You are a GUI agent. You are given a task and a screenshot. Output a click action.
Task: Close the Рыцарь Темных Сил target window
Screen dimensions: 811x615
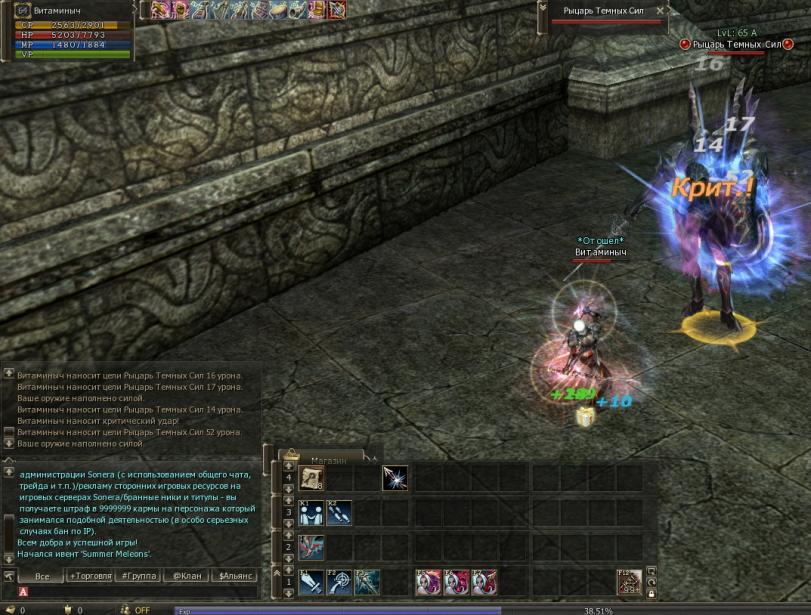coord(659,11)
